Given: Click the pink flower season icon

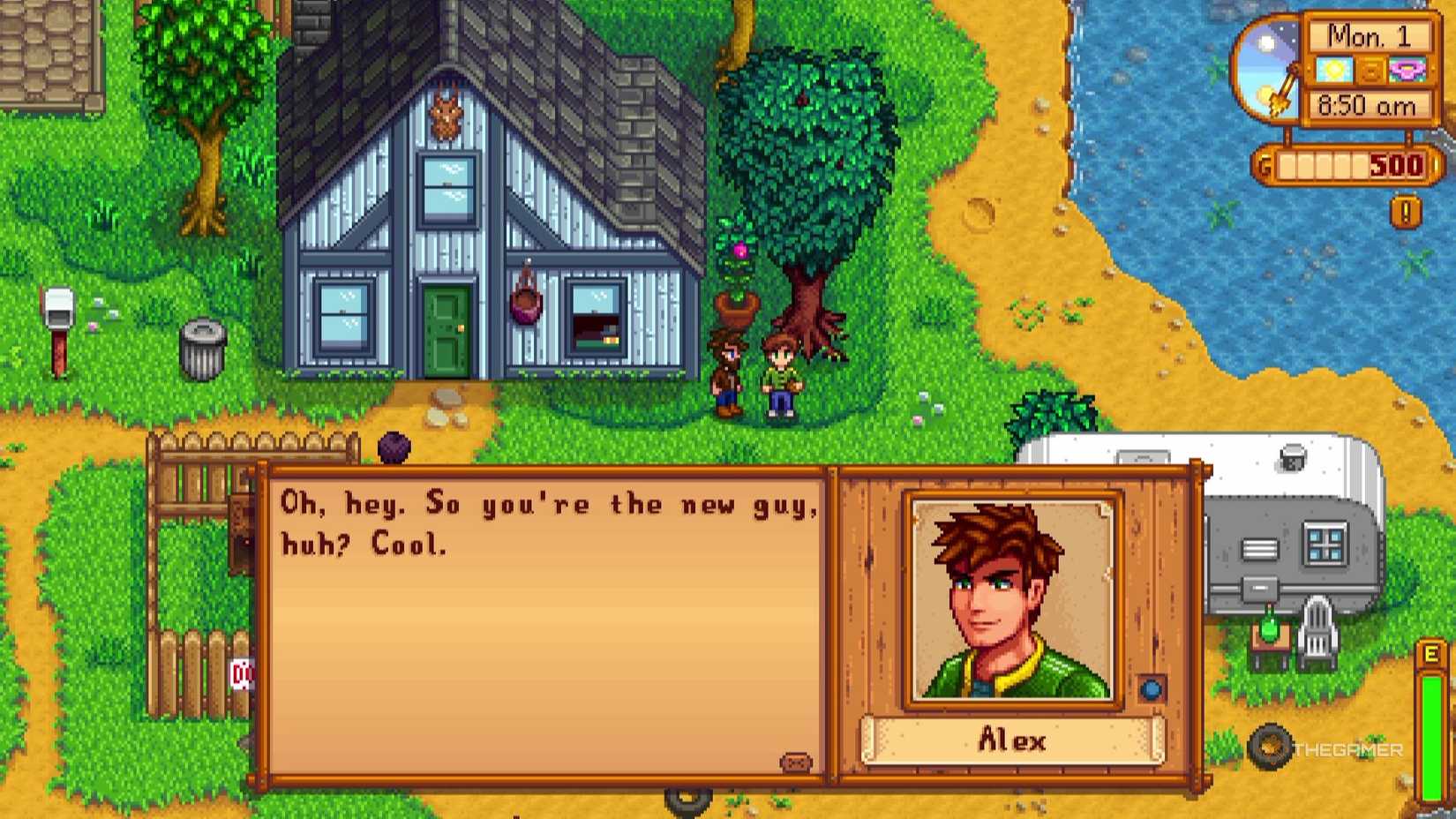Looking at the screenshot, I should point(1408,71).
